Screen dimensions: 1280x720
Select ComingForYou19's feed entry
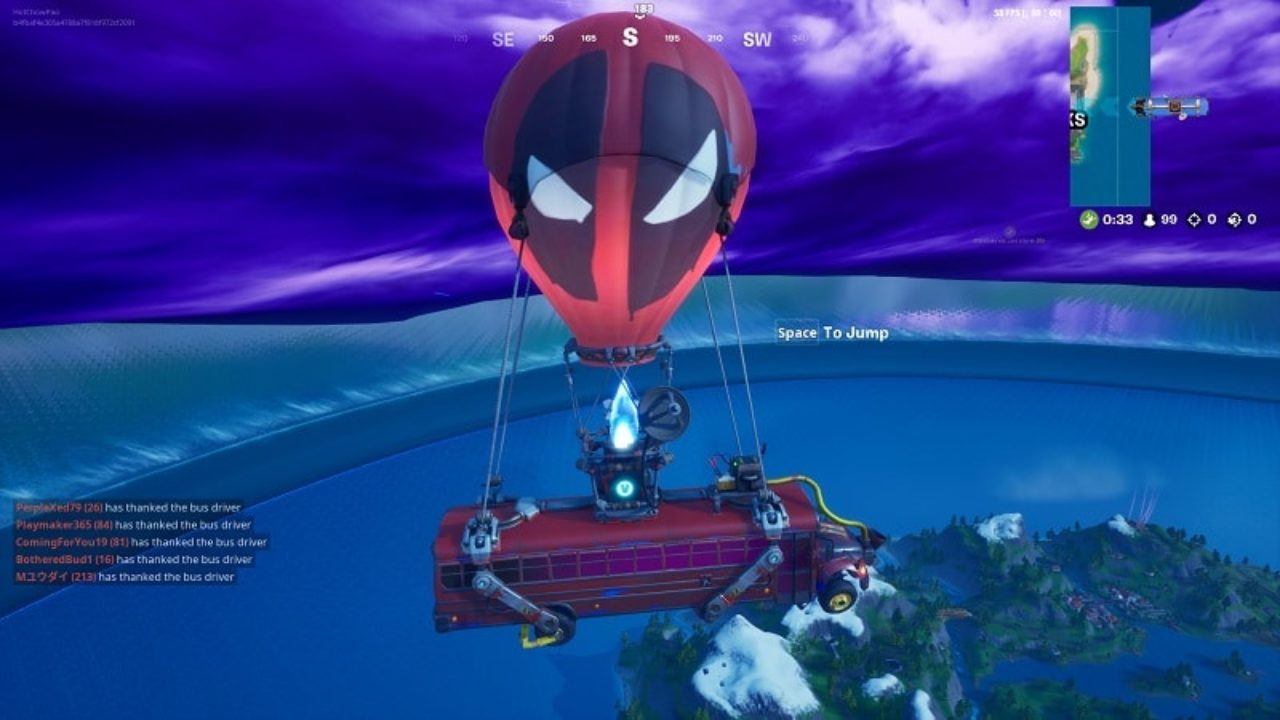tap(141, 542)
